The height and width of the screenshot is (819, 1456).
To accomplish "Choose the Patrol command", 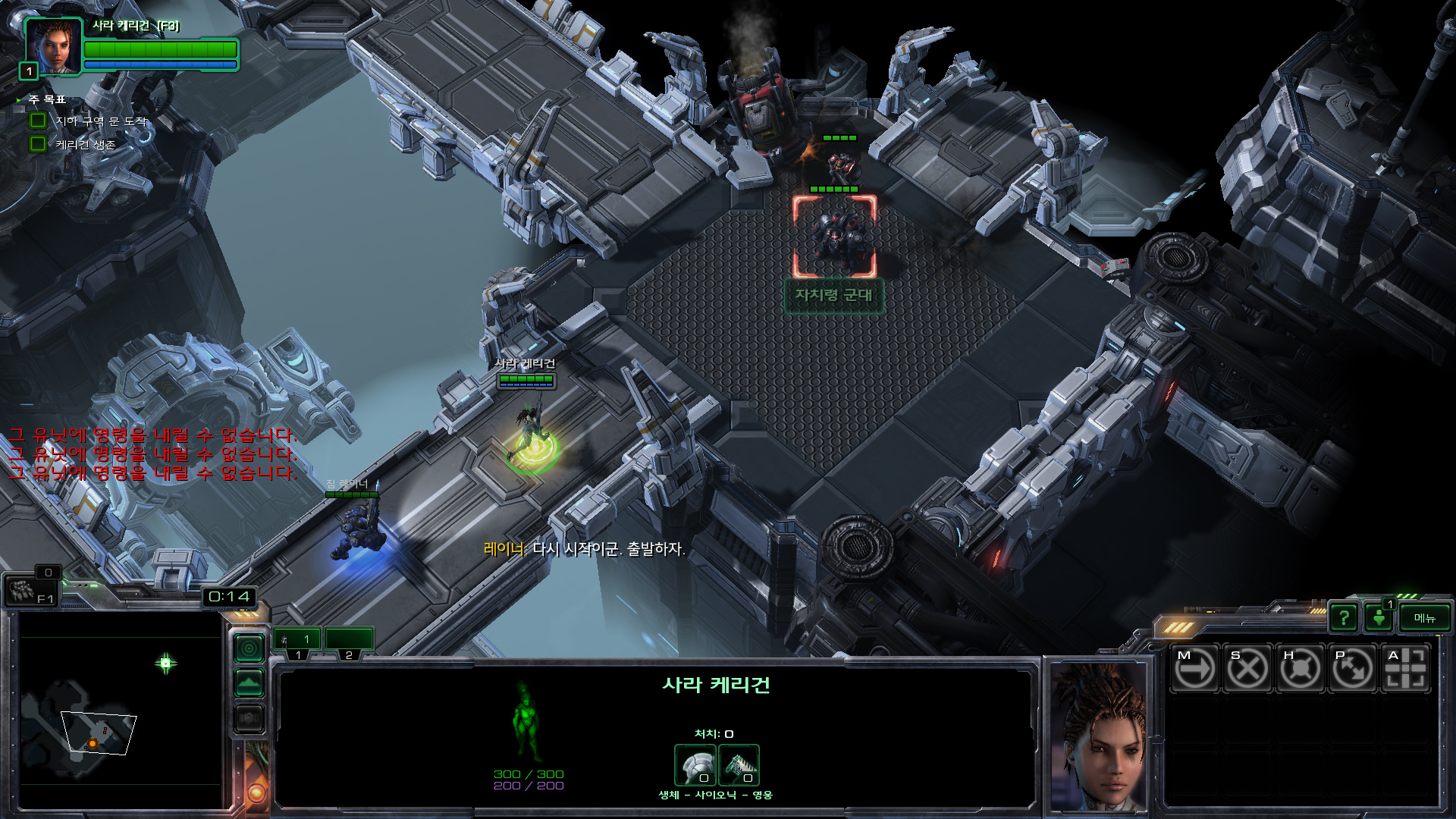I will (x=1352, y=669).
